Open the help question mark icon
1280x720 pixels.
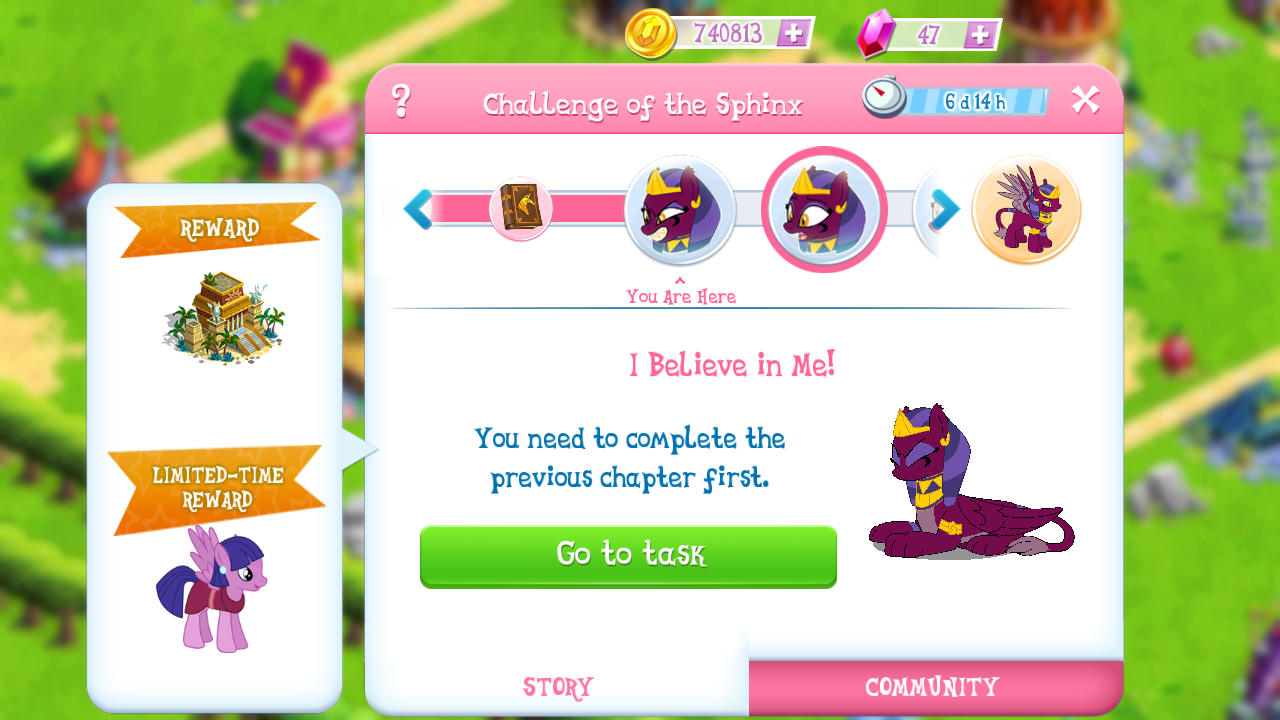pyautogui.click(x=403, y=100)
